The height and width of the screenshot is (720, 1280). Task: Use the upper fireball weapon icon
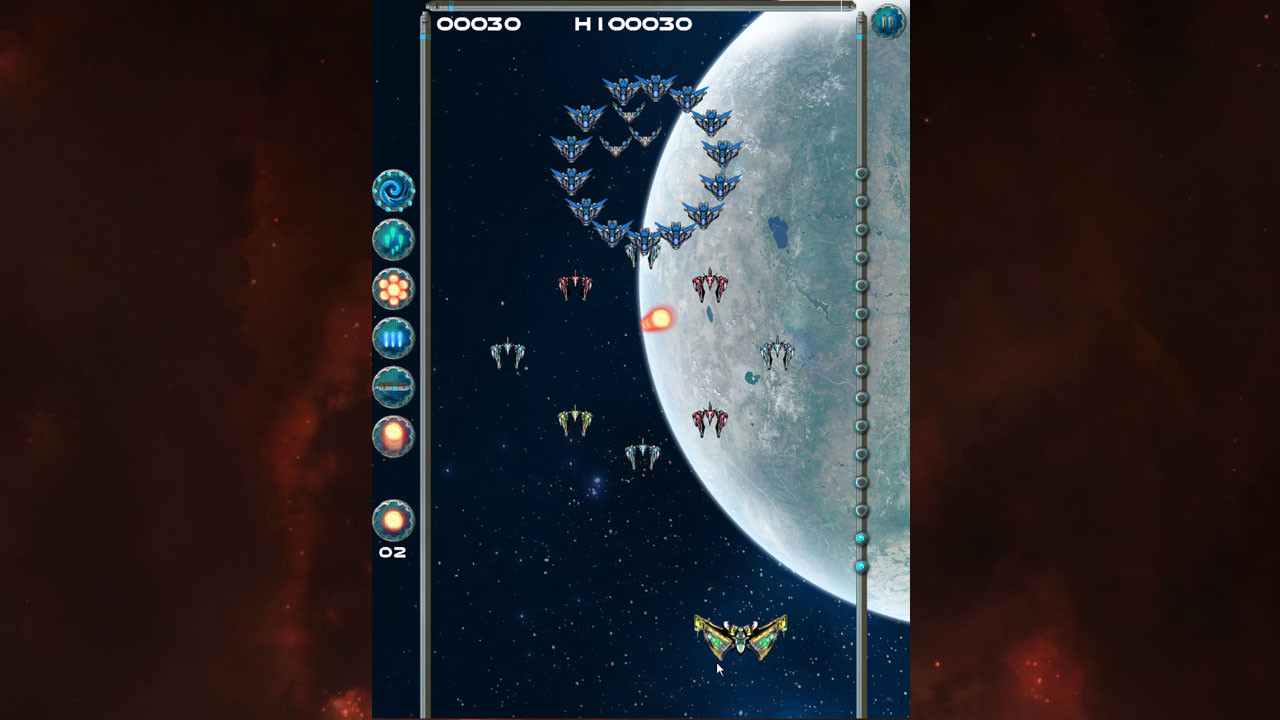[x=393, y=436]
